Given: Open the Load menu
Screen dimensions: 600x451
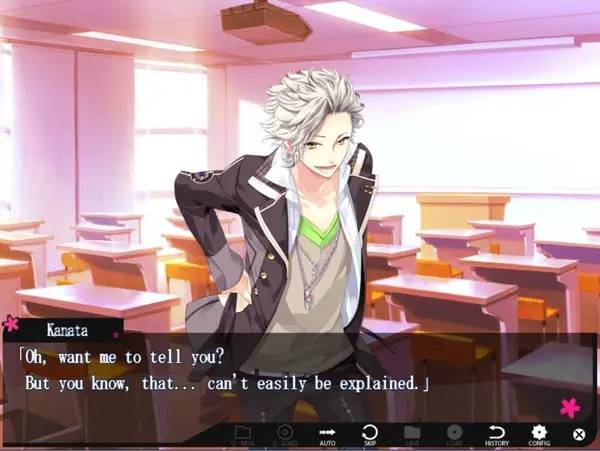Looking at the screenshot, I should tap(454, 434).
